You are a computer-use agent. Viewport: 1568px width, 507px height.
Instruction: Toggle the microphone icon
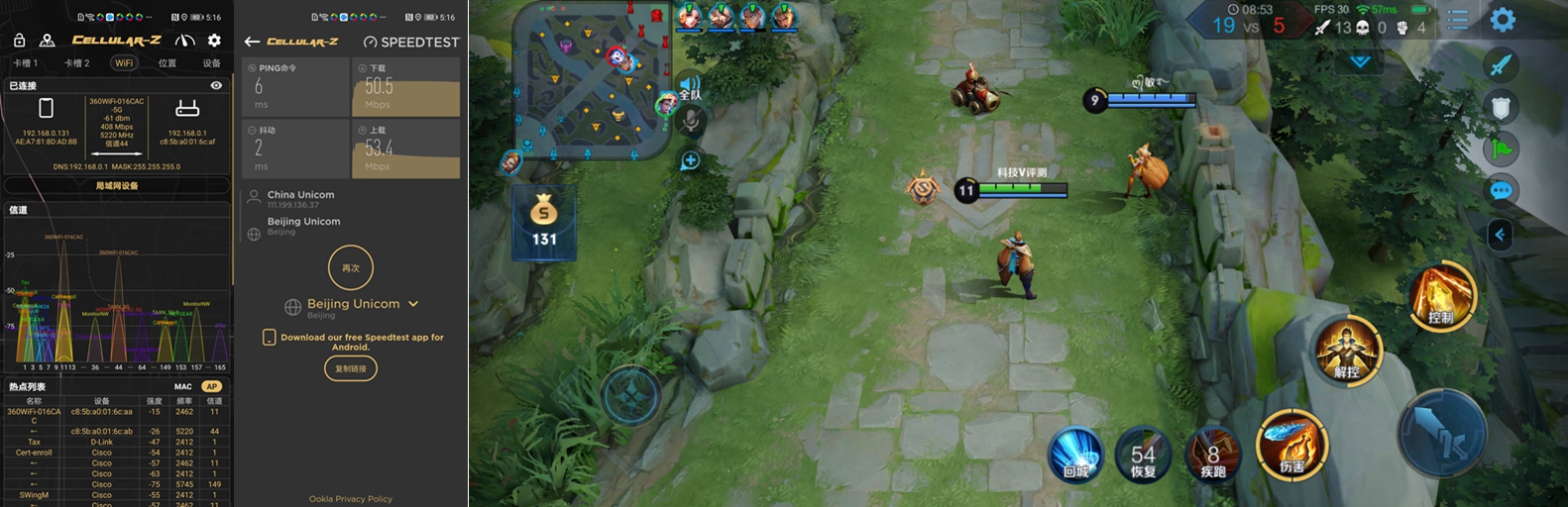tap(691, 121)
